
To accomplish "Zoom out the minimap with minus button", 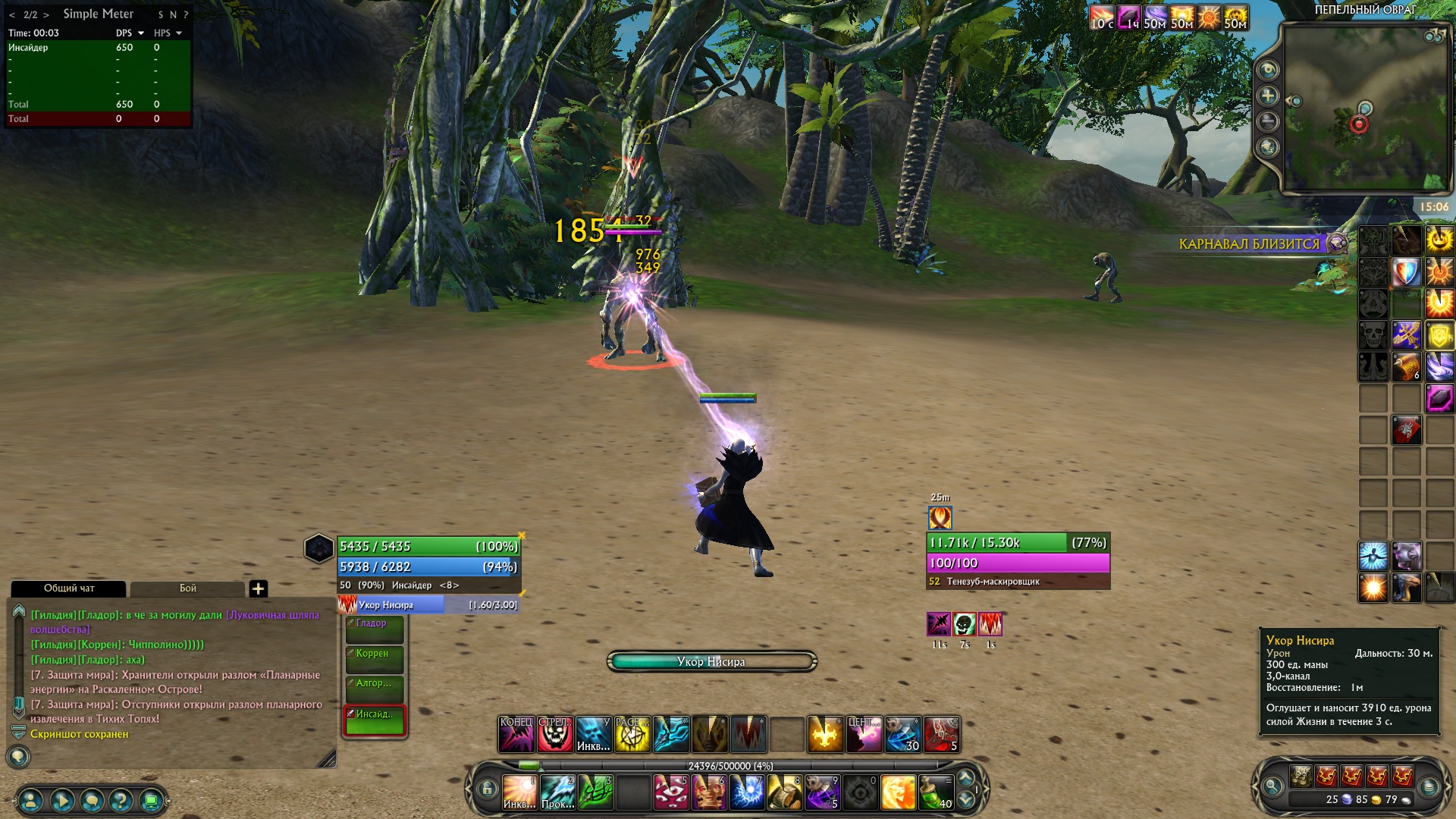I will coord(1268,121).
